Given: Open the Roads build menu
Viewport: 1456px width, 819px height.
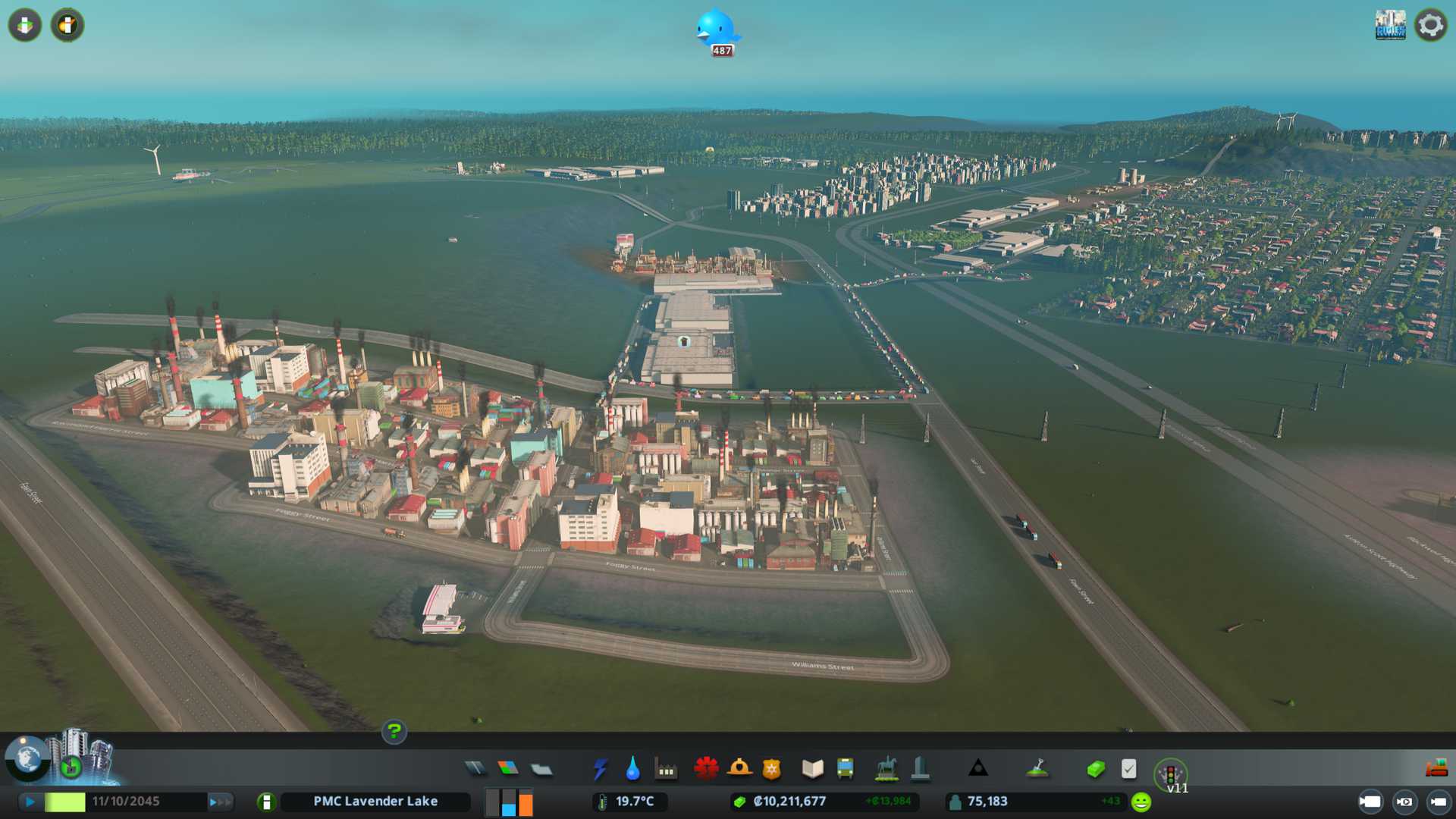Looking at the screenshot, I should [475, 769].
